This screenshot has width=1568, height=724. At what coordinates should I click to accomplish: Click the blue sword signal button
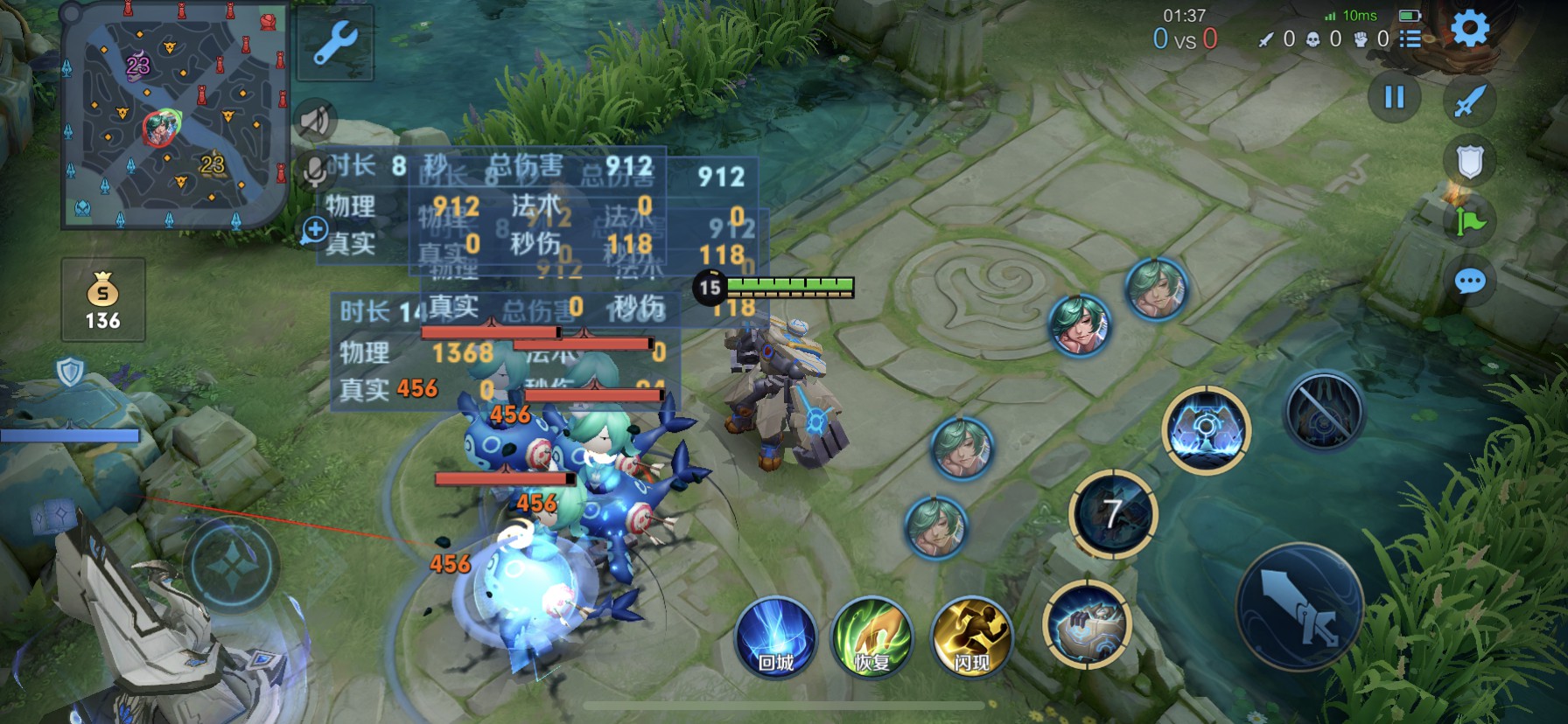click(x=1470, y=101)
